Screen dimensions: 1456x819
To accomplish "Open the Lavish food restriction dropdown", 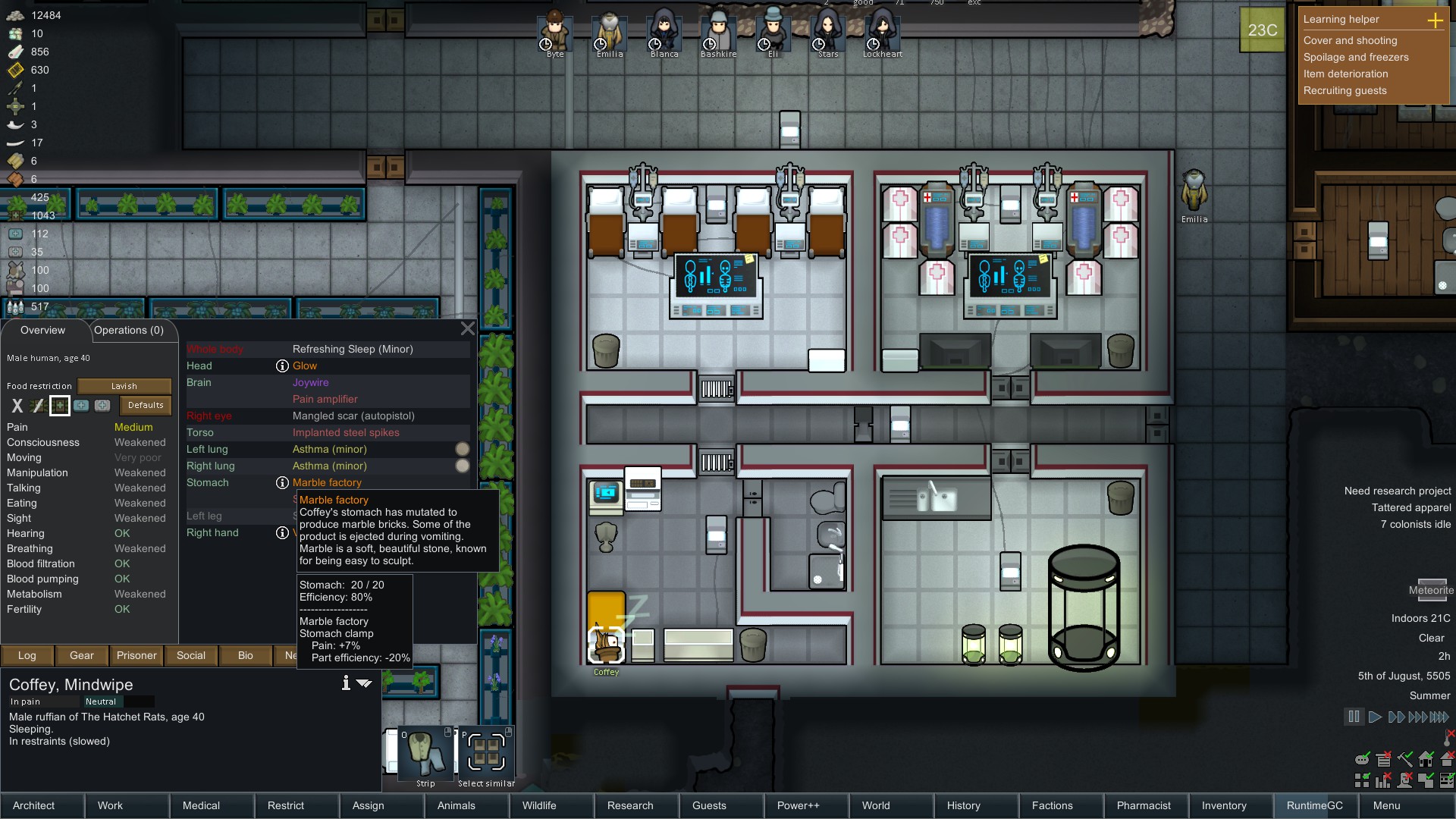I will [x=124, y=386].
